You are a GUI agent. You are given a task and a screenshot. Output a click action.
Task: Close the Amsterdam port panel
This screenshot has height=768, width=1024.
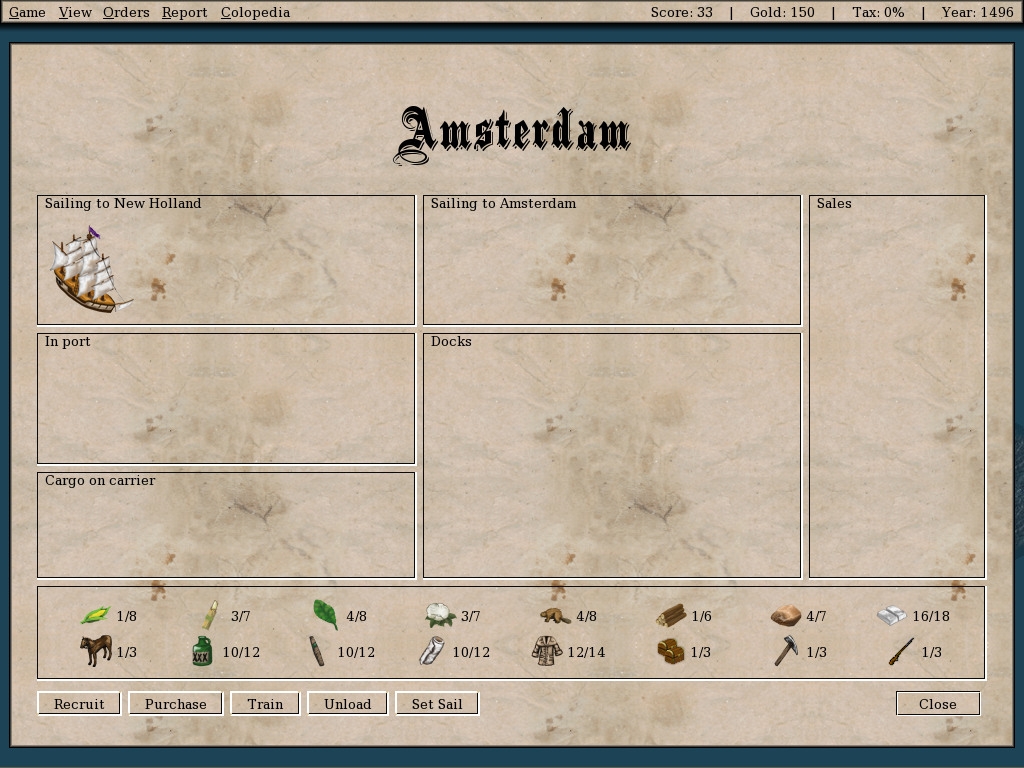pos(938,704)
